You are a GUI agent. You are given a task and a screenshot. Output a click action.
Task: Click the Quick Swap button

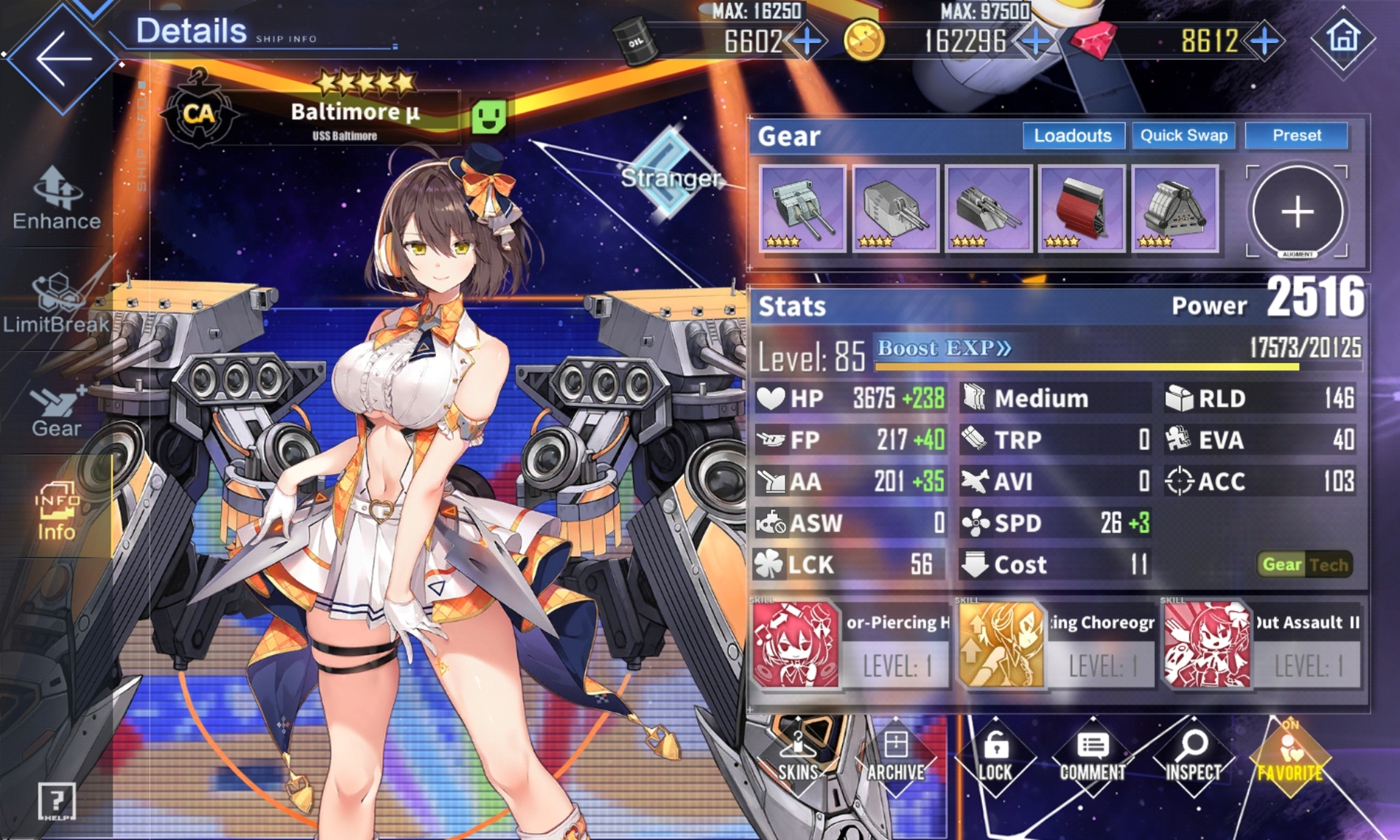click(1183, 136)
